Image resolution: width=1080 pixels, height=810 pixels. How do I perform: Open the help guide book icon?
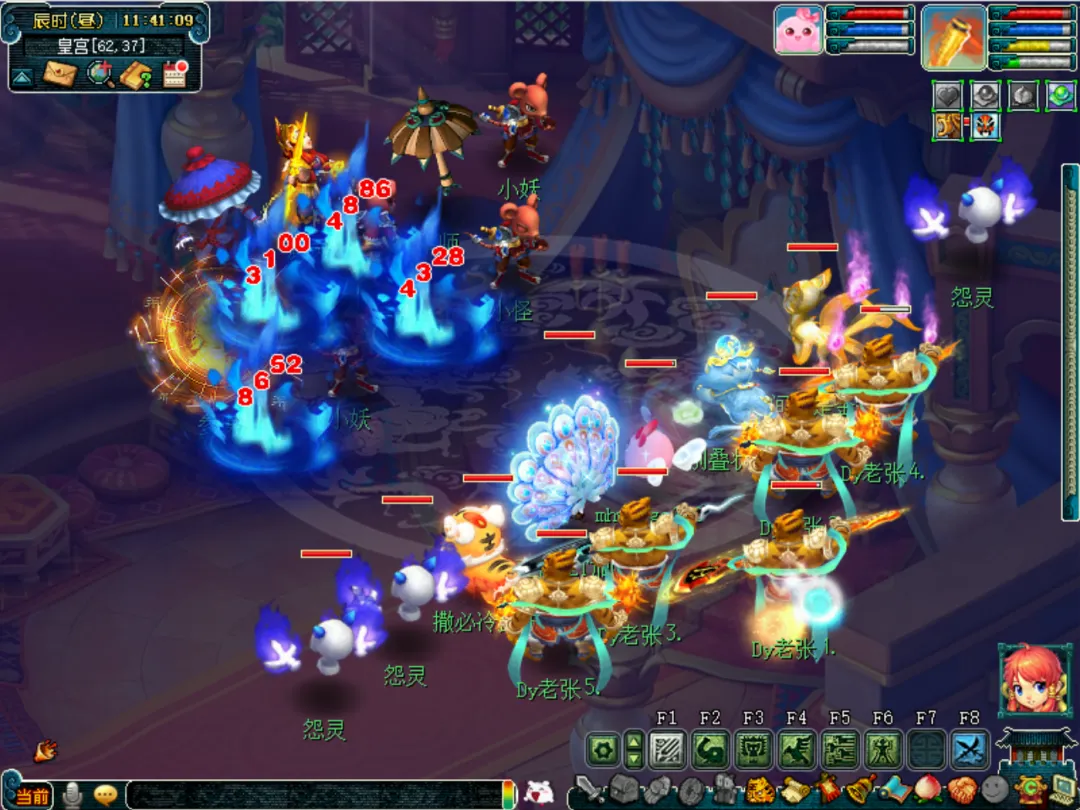(x=136, y=74)
